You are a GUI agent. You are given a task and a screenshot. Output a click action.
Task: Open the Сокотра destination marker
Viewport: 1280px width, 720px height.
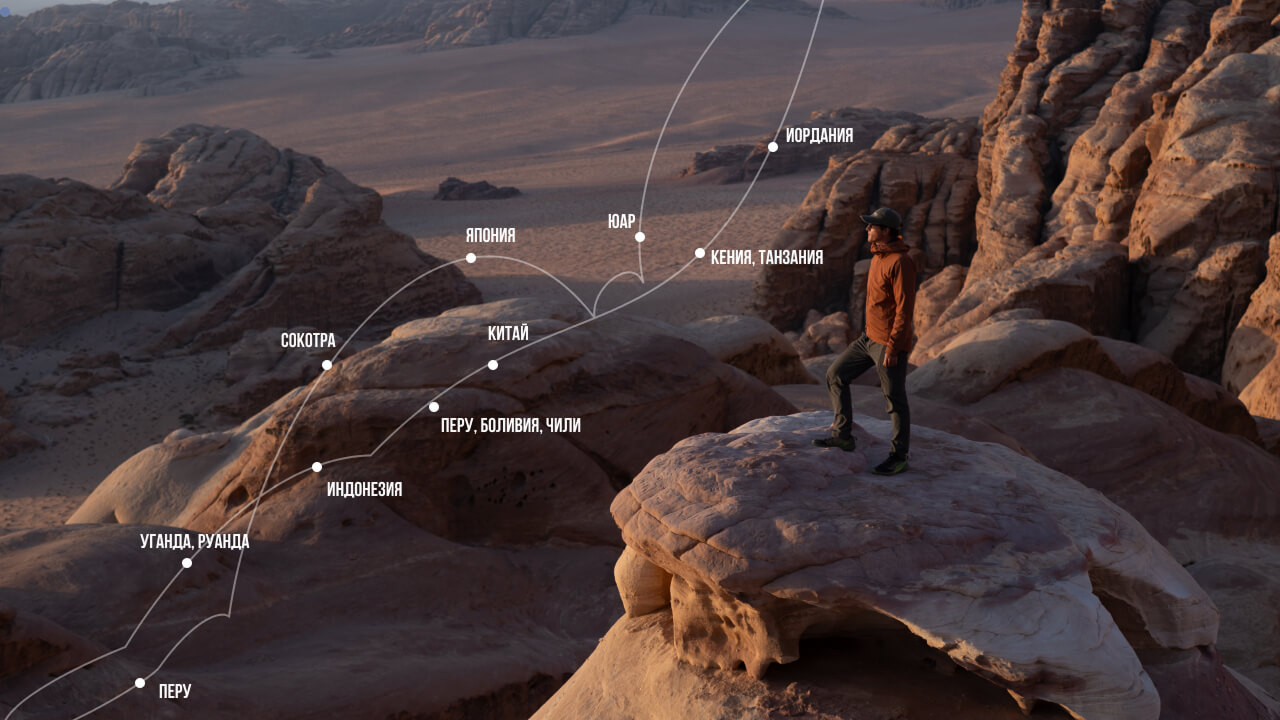point(327,365)
